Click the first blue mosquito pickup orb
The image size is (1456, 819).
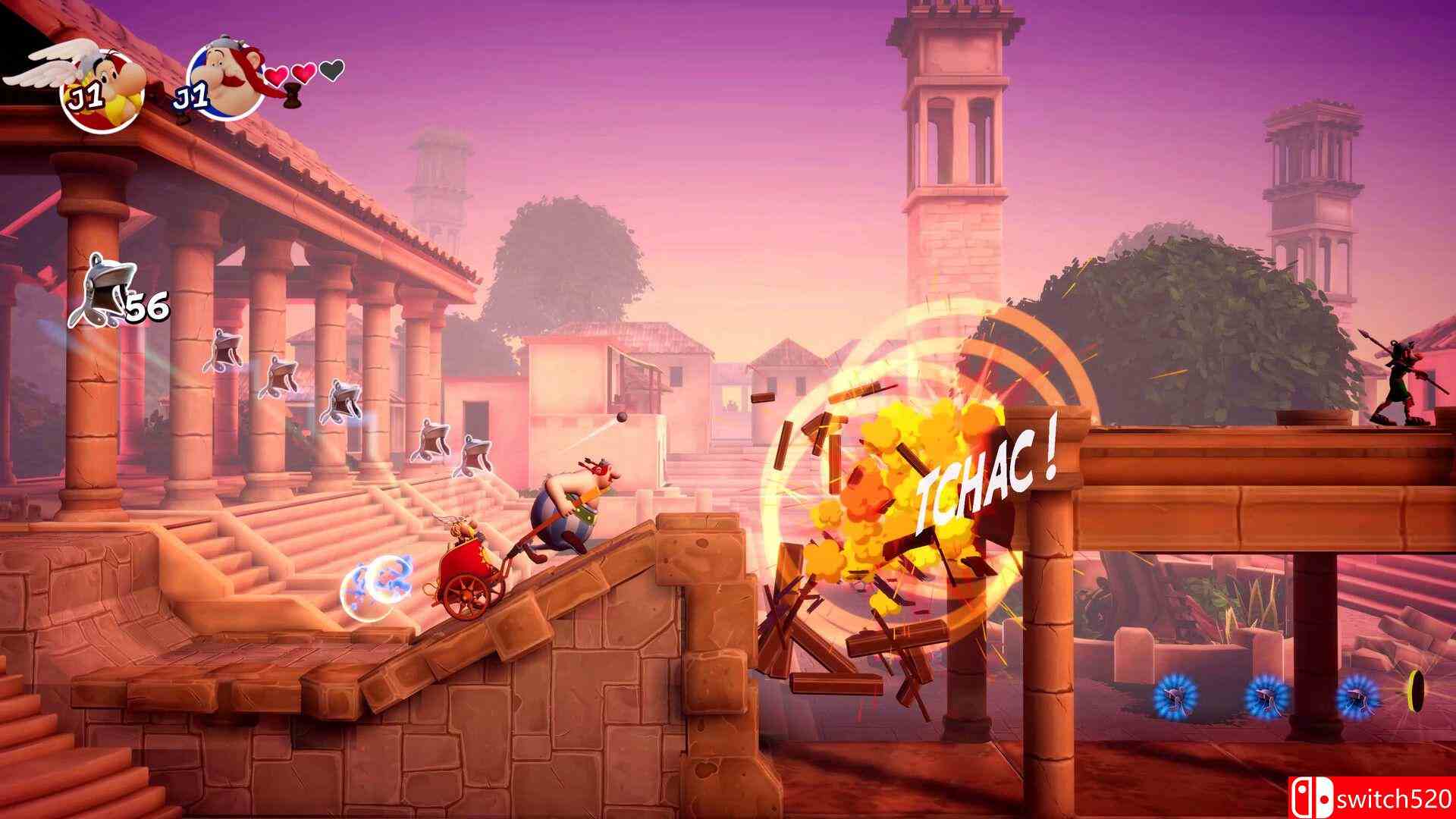coord(1175,696)
